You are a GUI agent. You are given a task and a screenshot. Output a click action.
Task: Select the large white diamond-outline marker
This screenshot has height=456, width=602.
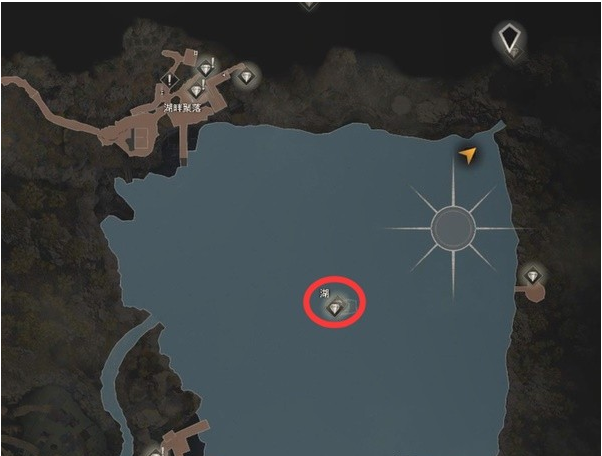(511, 39)
